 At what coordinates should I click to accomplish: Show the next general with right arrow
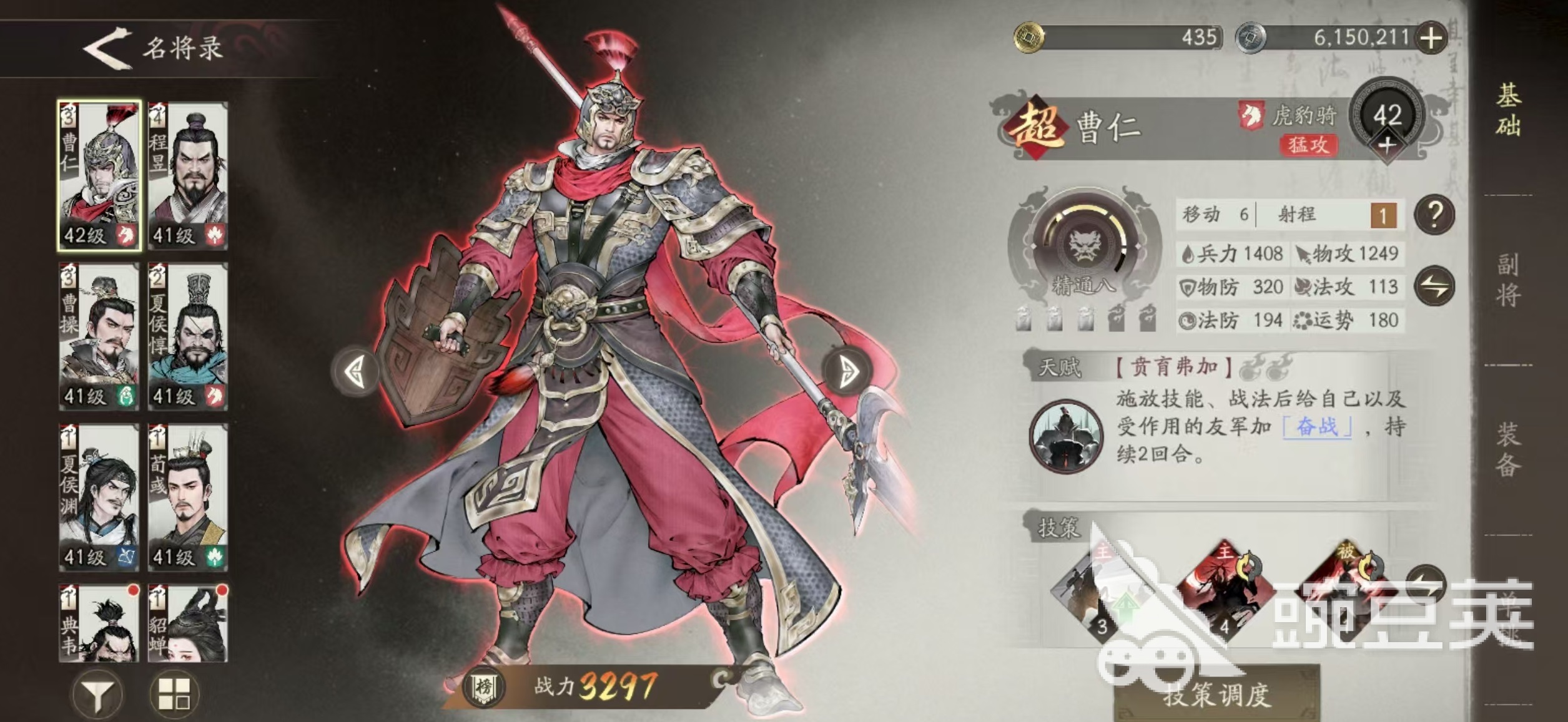click(847, 372)
